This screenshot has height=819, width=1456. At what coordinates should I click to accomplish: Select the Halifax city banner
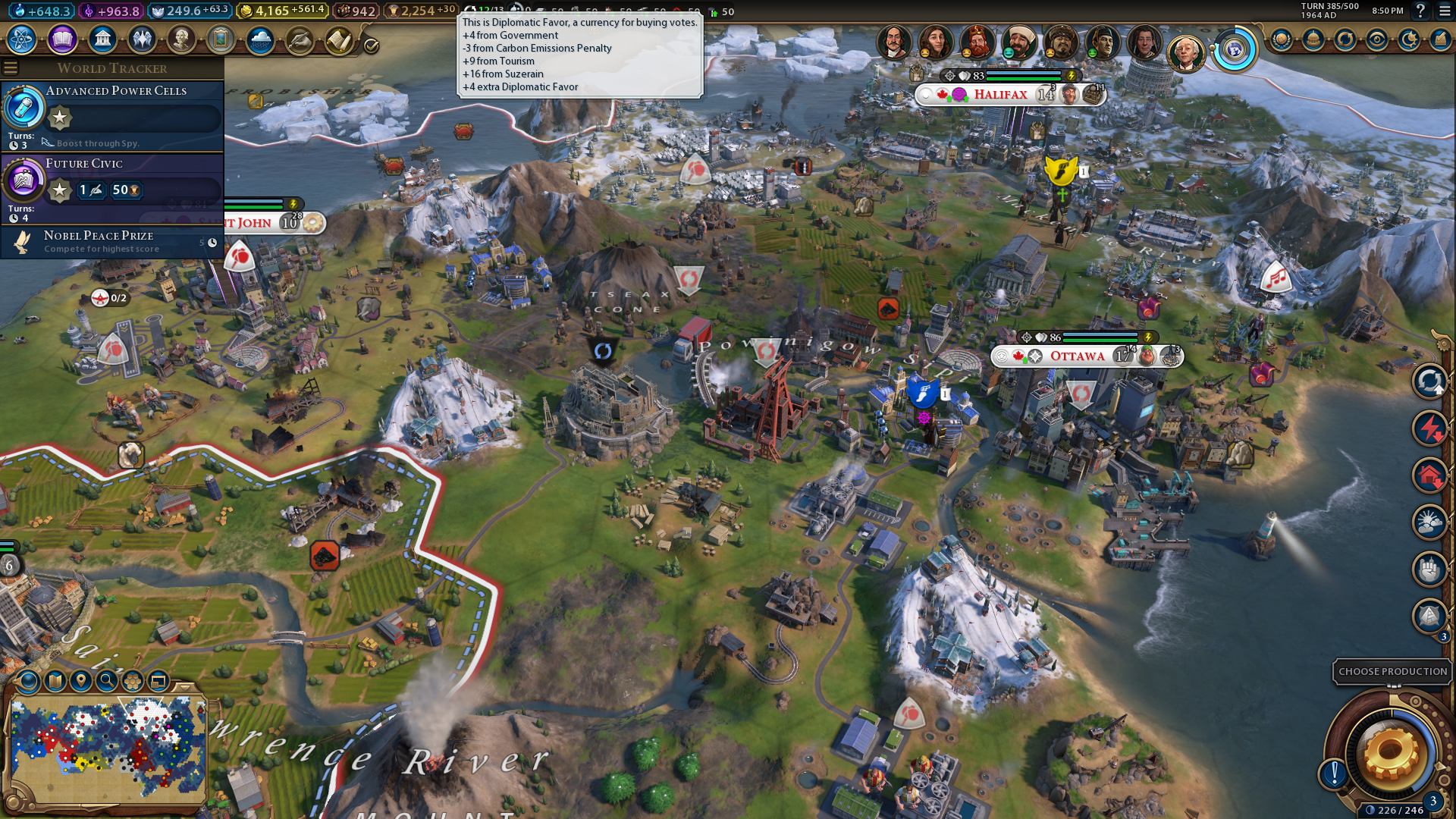(x=1000, y=95)
